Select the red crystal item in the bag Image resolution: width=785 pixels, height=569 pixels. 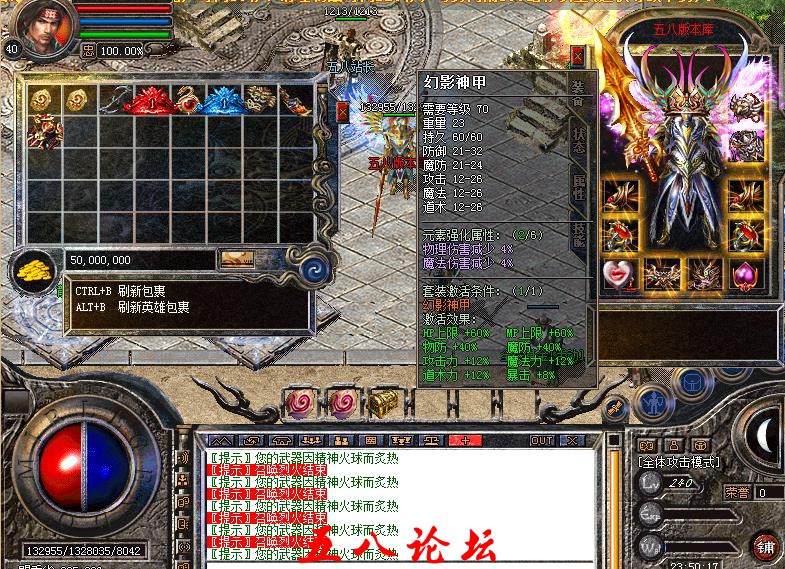pos(150,99)
